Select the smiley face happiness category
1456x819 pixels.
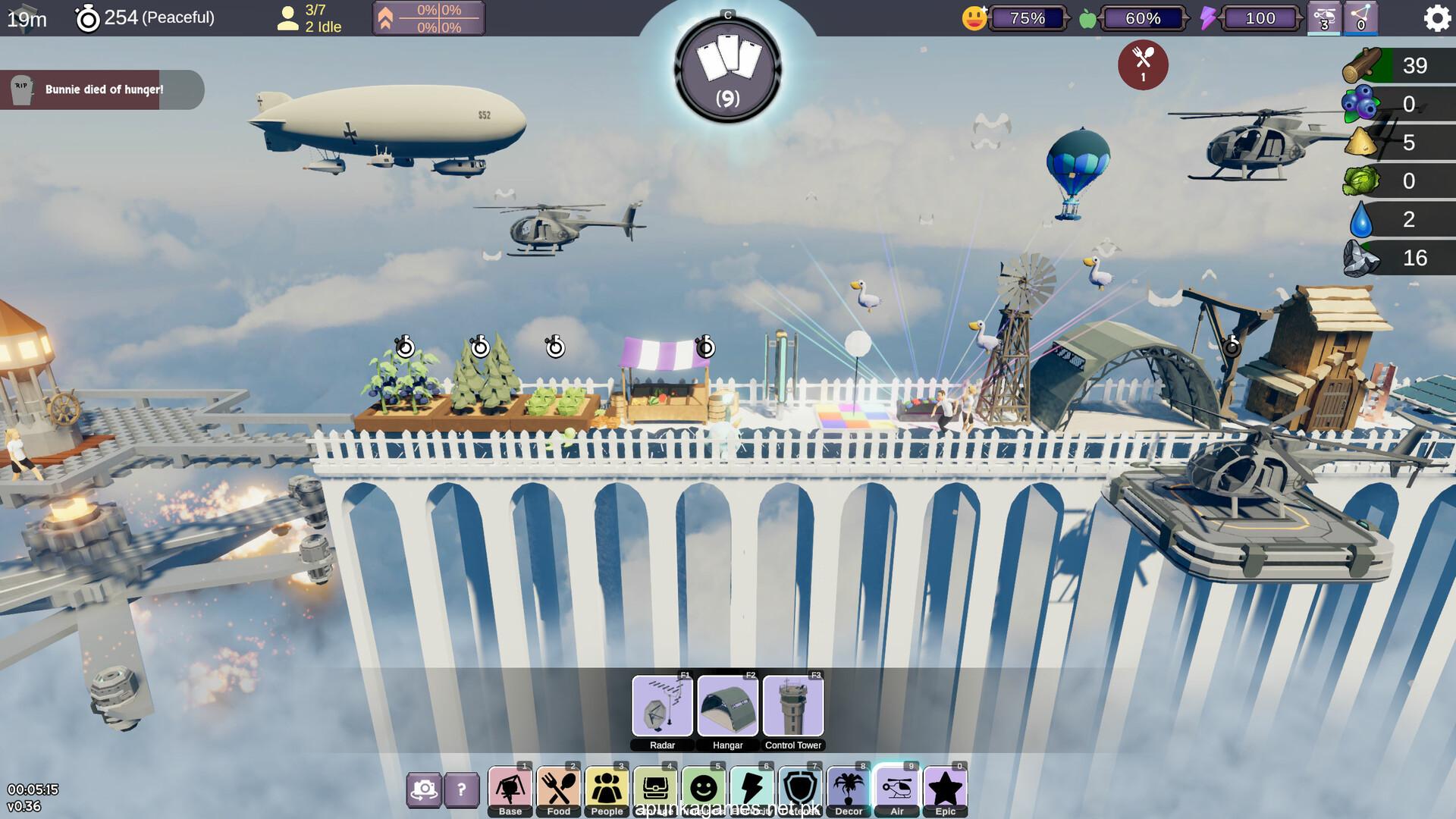click(x=704, y=789)
